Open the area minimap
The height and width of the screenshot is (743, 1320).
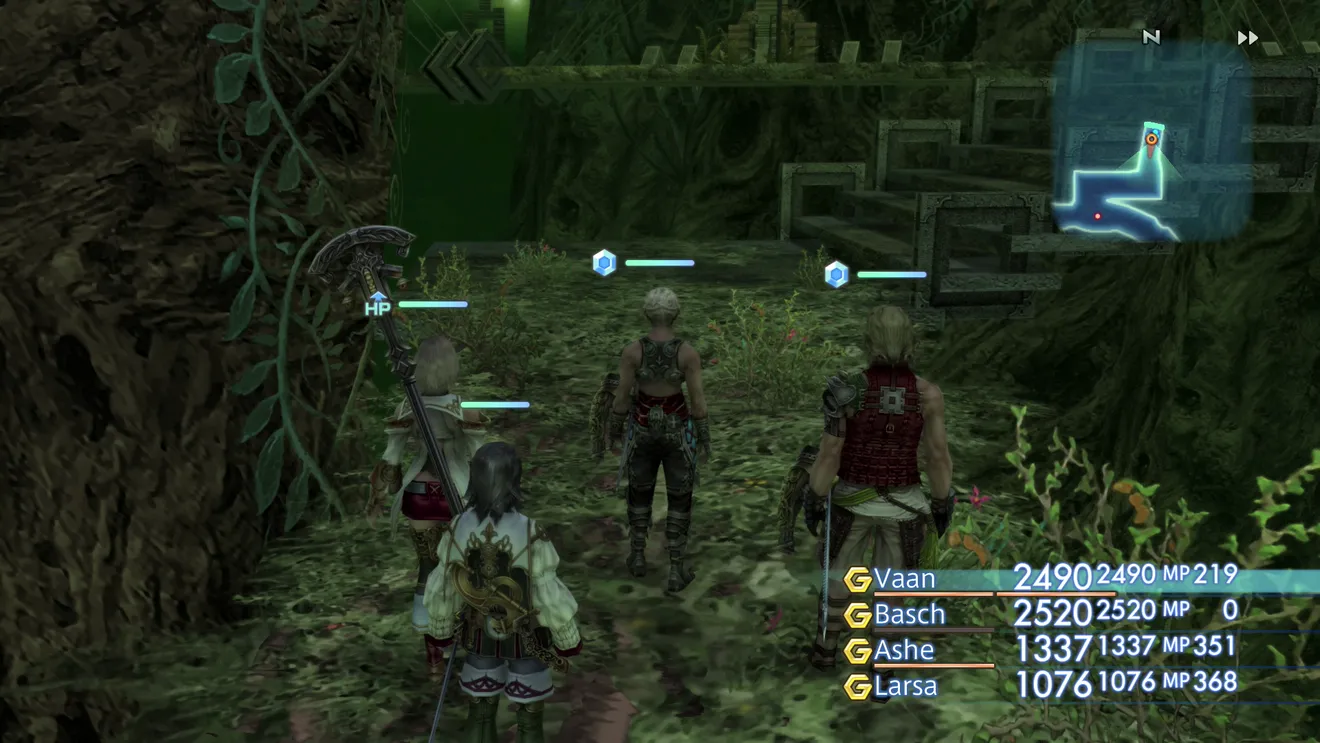click(1150, 140)
